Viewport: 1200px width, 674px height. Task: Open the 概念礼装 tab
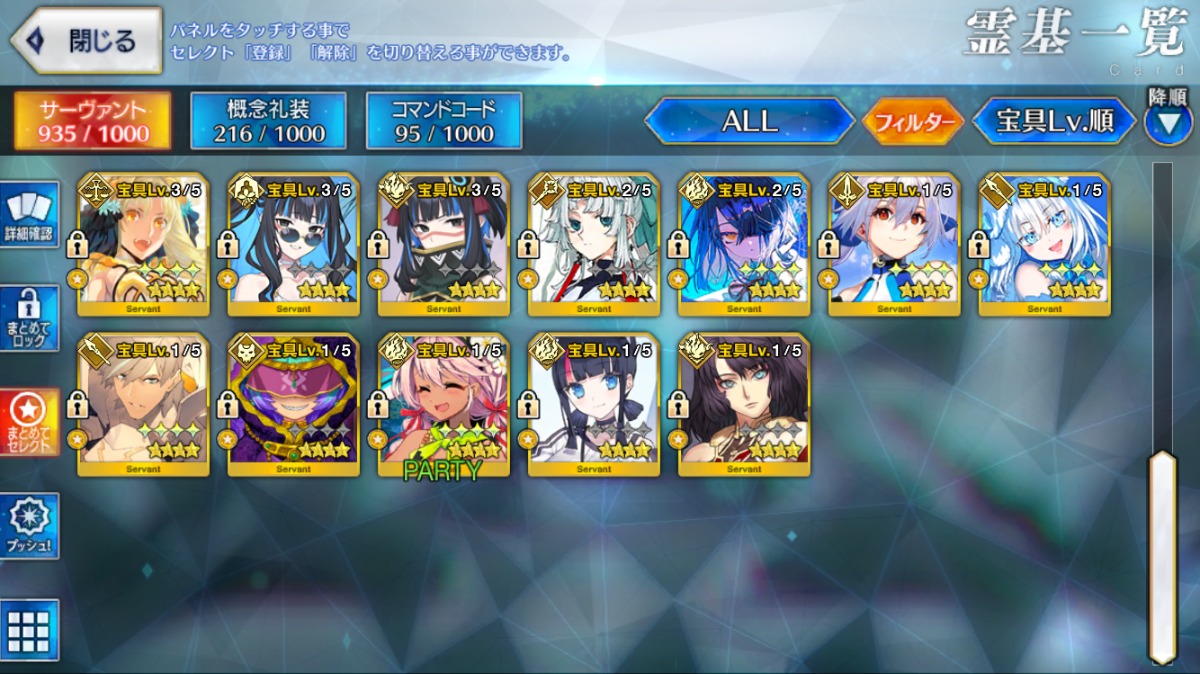(268, 121)
